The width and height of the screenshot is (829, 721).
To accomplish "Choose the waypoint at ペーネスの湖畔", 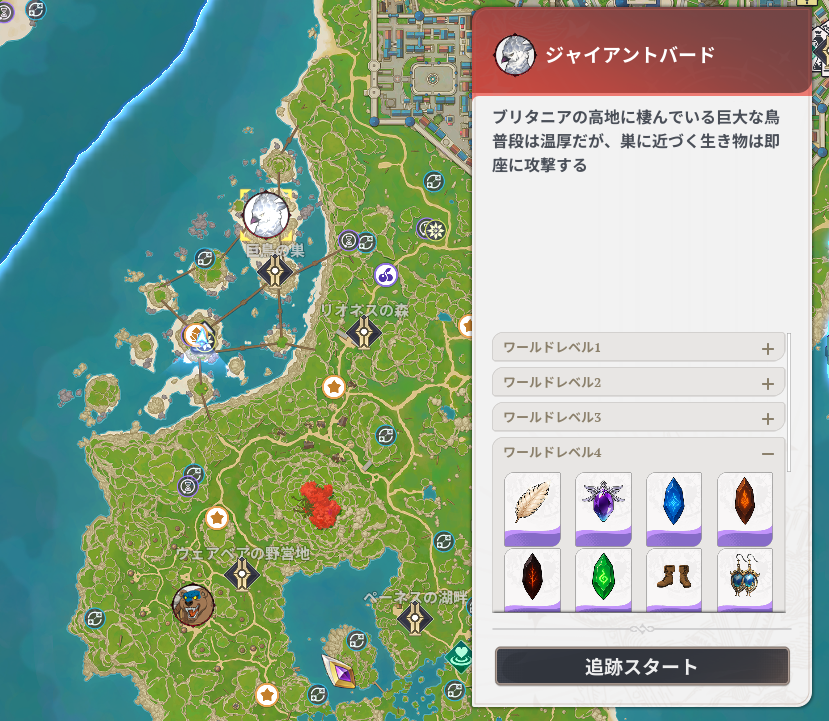I will (414, 620).
